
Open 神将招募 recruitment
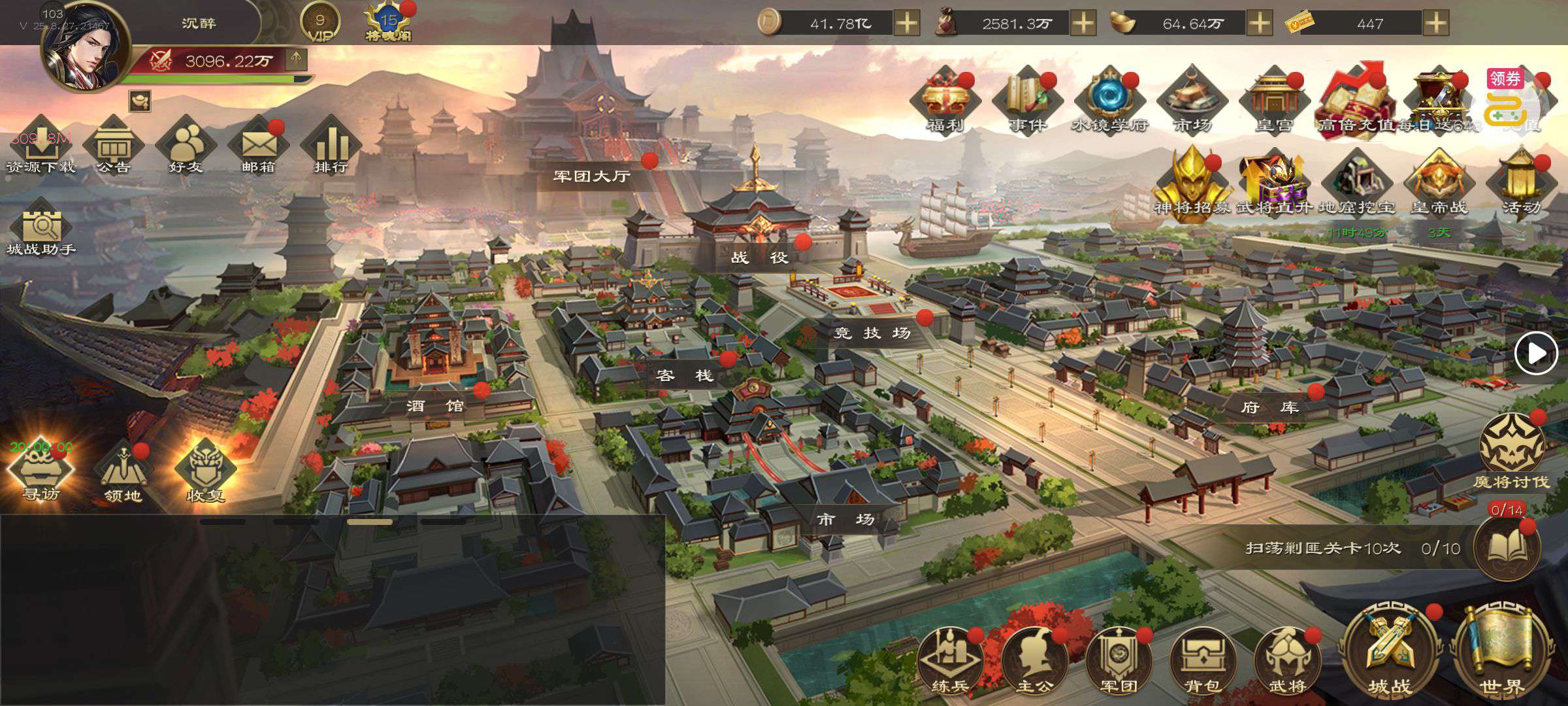pos(1192,183)
